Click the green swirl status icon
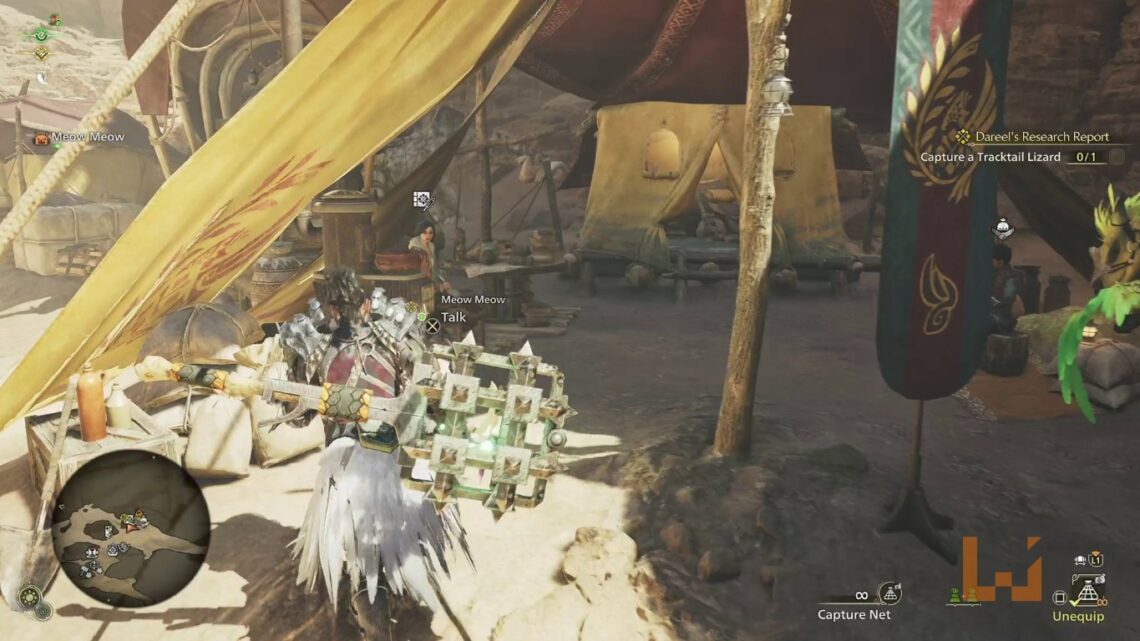This screenshot has height=641, width=1140. [x=40, y=33]
